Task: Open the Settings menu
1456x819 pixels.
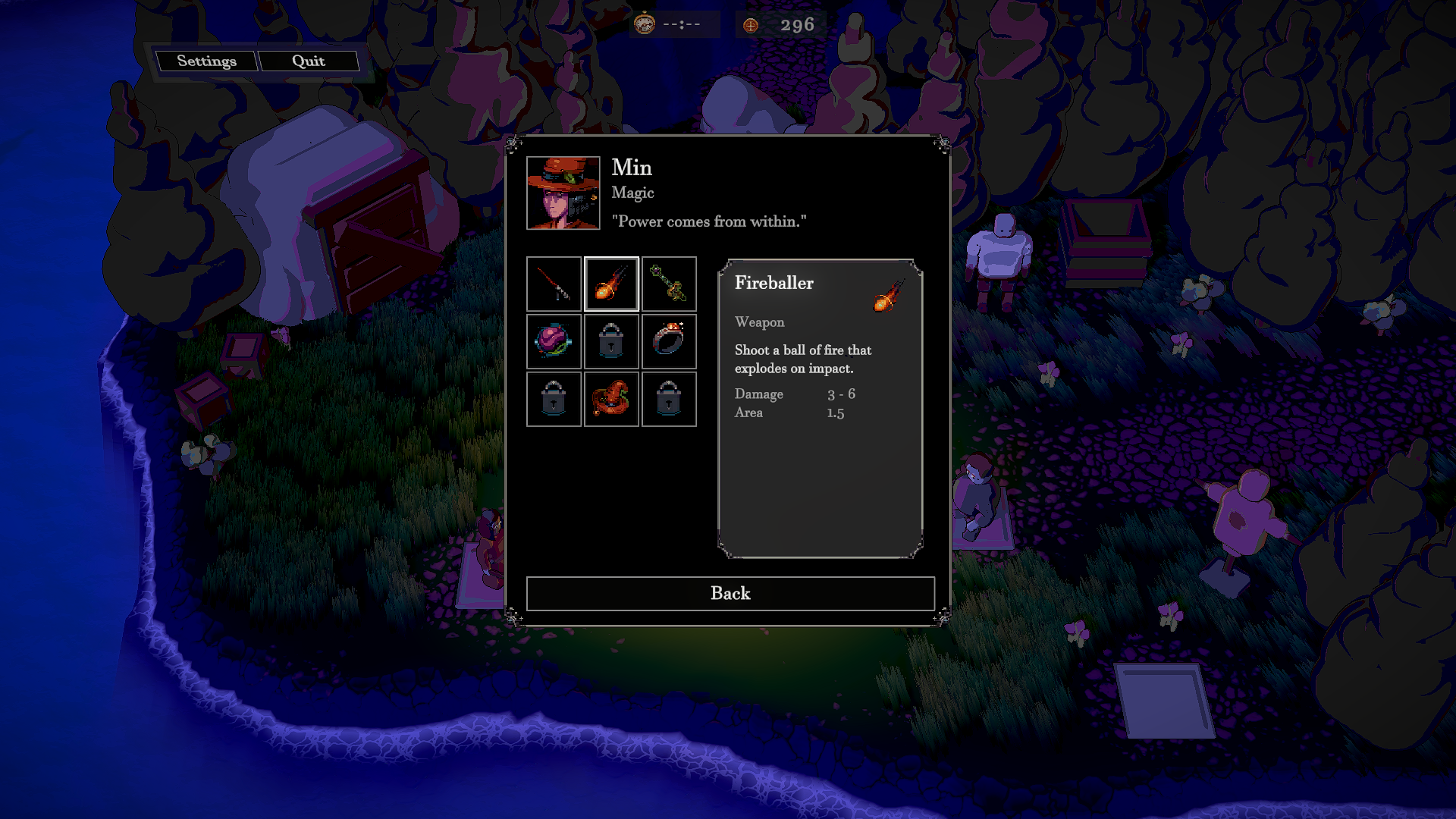Action: pyautogui.click(x=208, y=61)
